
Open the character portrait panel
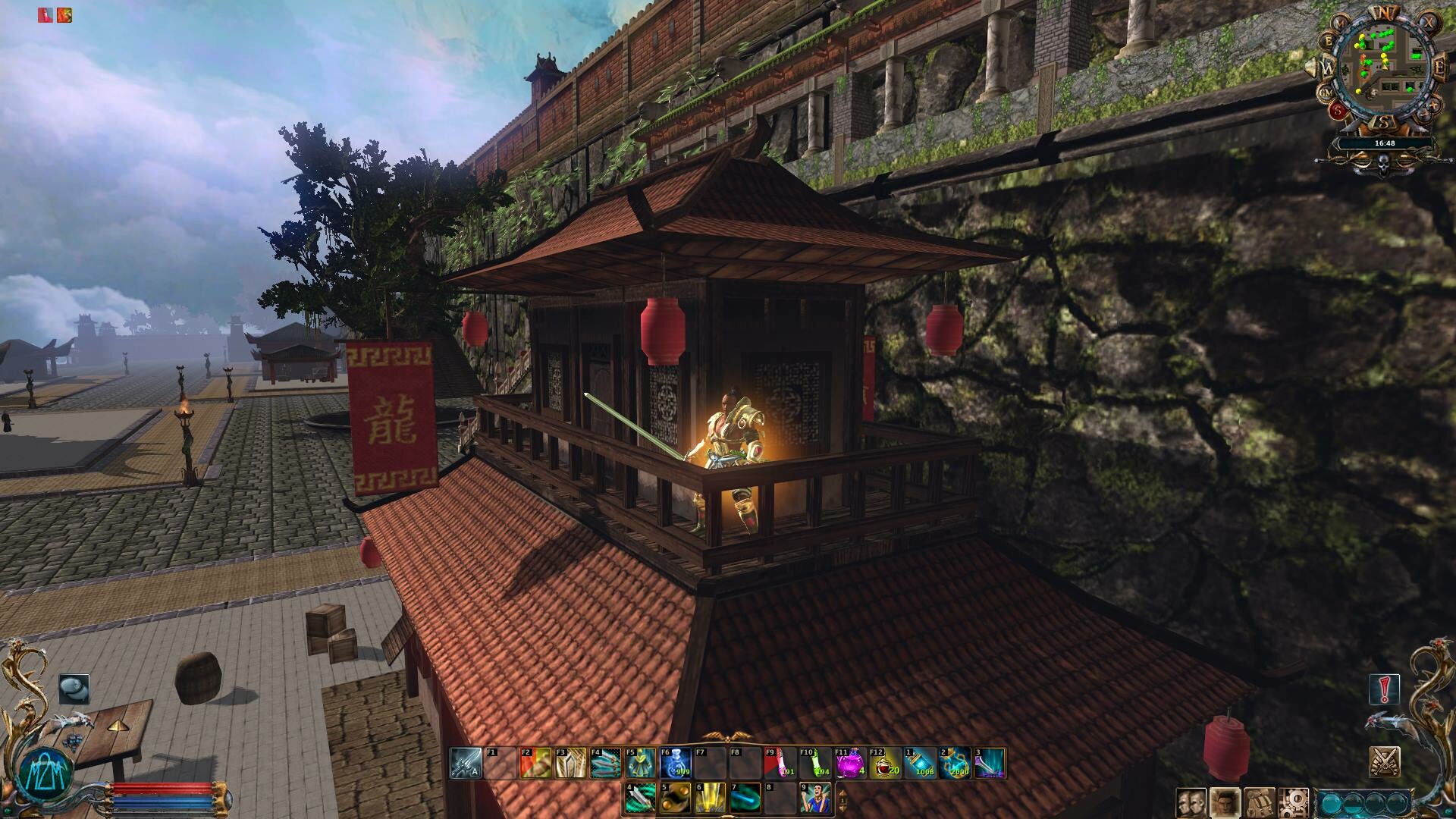point(1224,803)
